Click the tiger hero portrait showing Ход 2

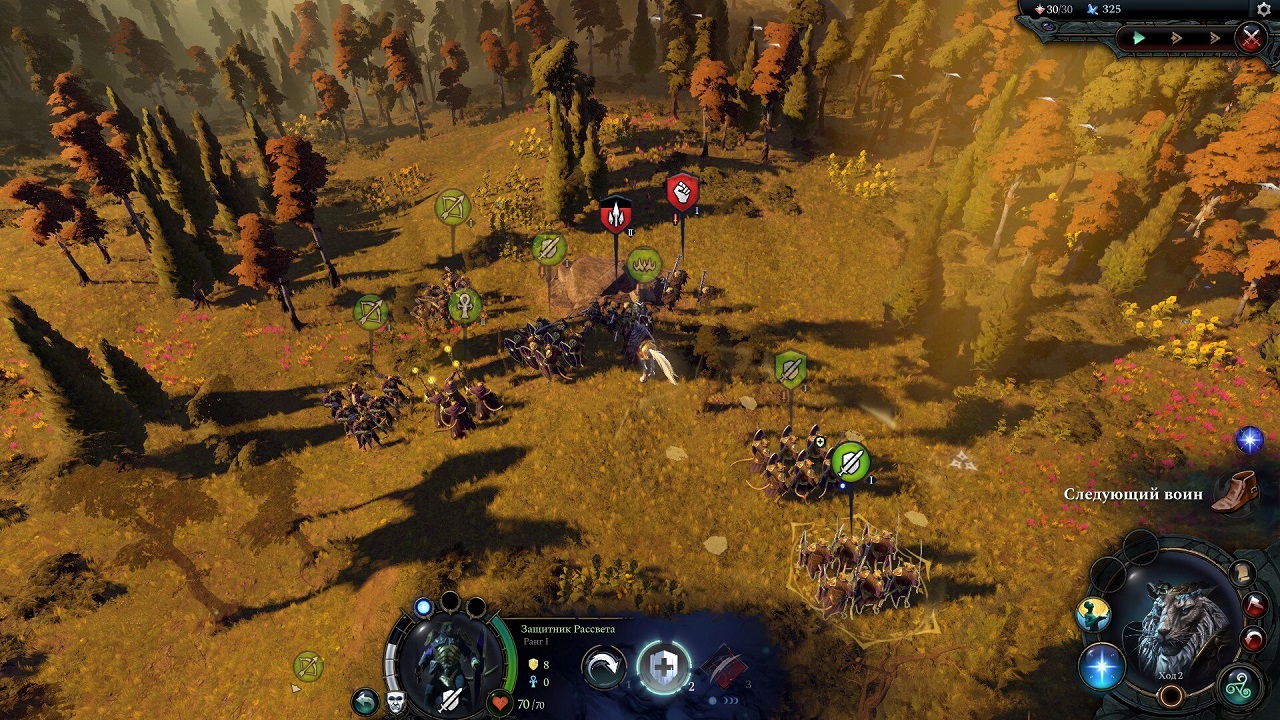tap(1172, 616)
